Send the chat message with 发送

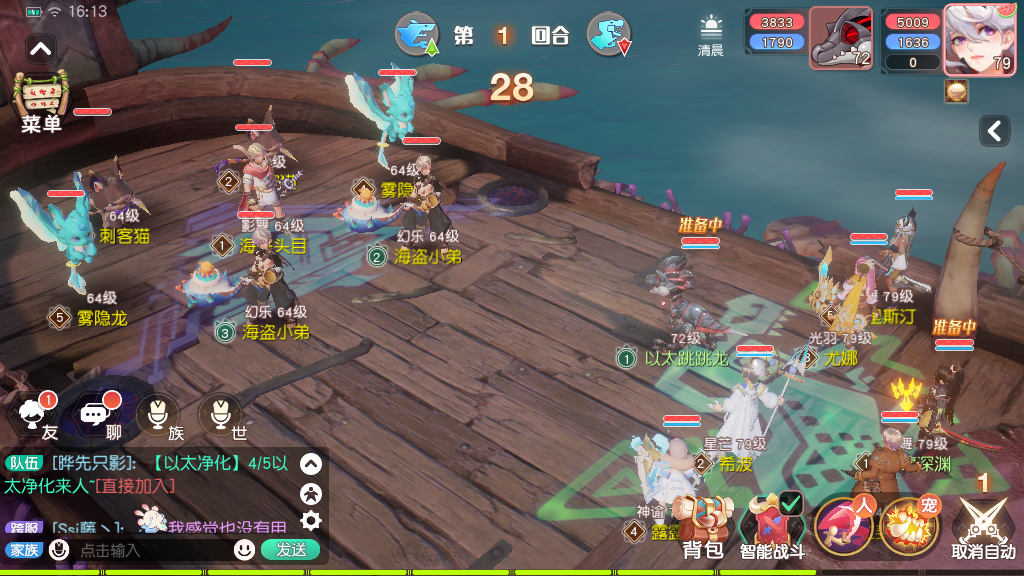pos(290,549)
